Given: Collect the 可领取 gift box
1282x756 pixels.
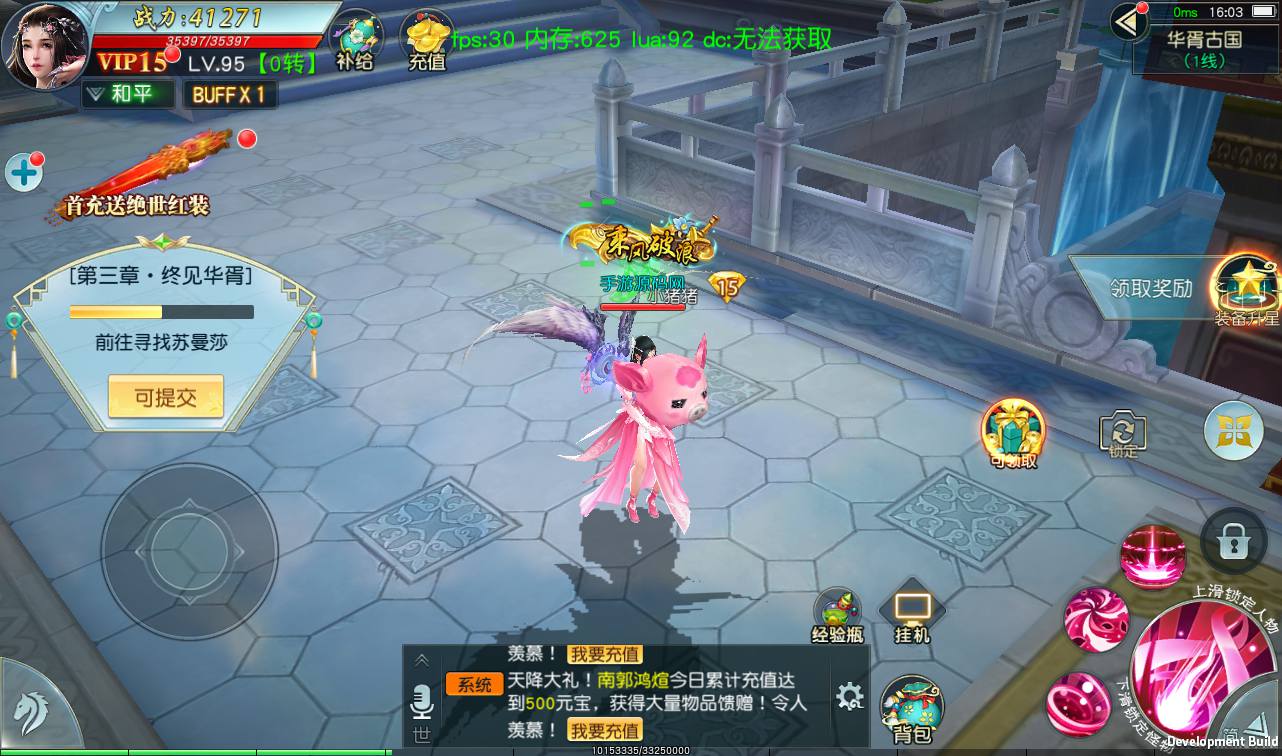Looking at the screenshot, I should [x=1013, y=432].
